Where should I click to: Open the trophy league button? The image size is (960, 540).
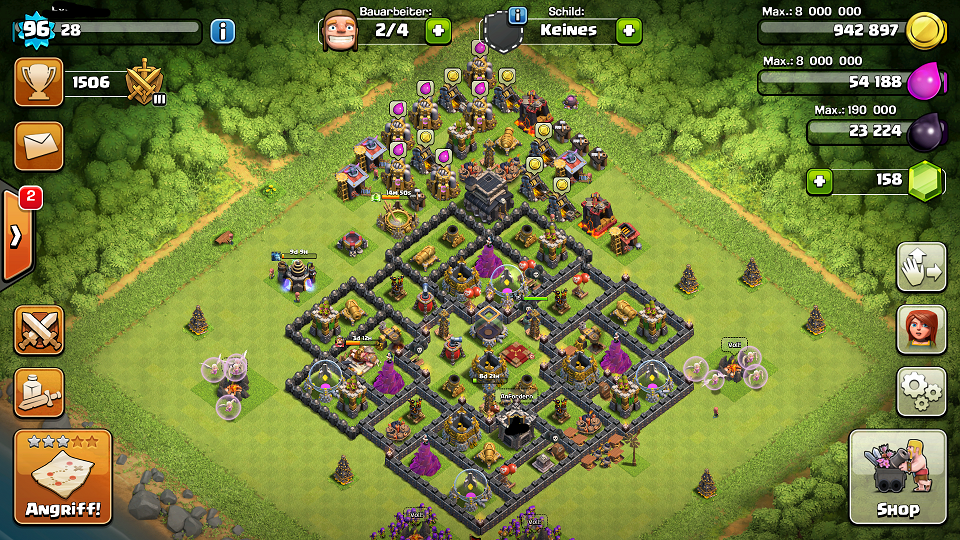[39, 82]
